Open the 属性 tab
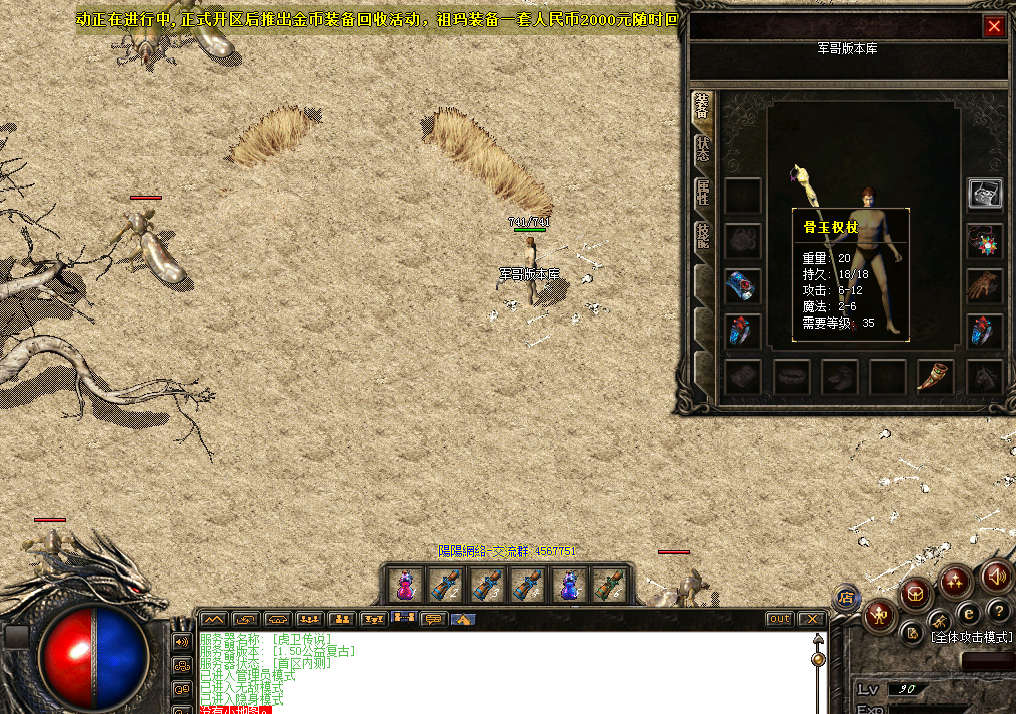Screen dimensions: 1016x714 pyautogui.click(x=703, y=192)
